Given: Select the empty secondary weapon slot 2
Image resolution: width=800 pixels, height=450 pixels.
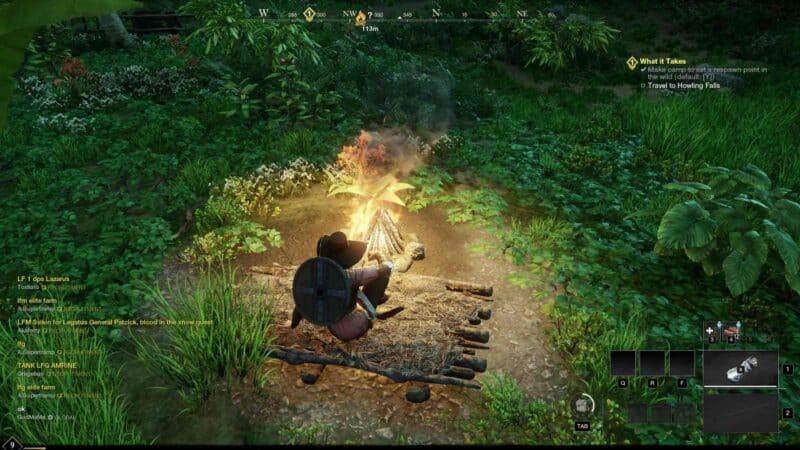Looking at the screenshot, I should [x=741, y=412].
